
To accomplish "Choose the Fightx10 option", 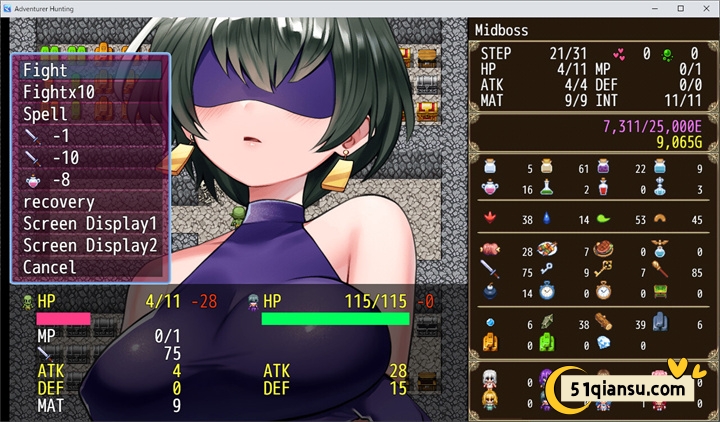I will click(90, 92).
